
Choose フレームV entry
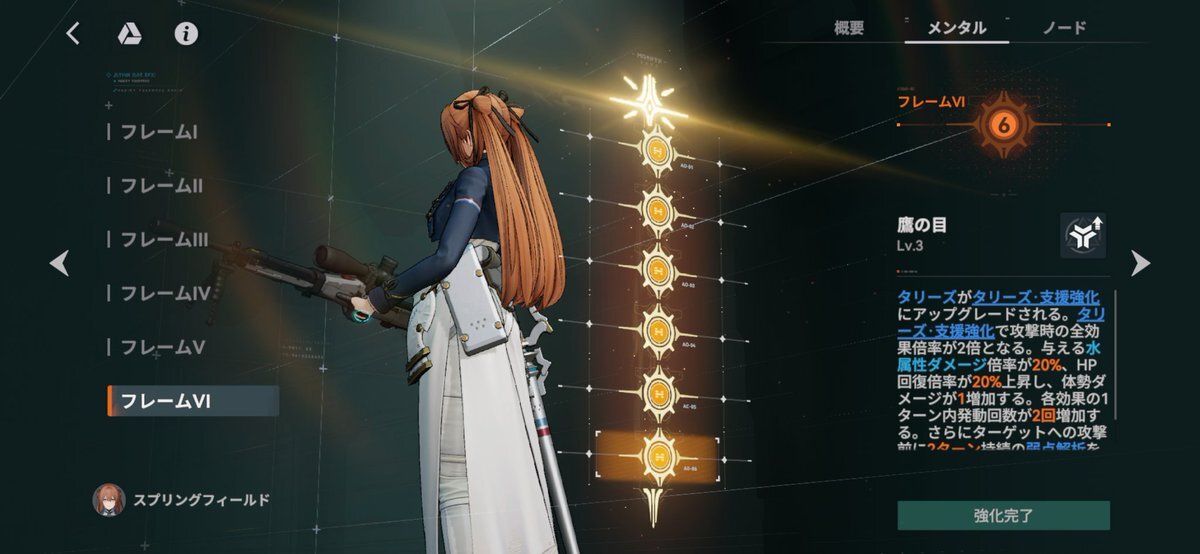[162, 347]
